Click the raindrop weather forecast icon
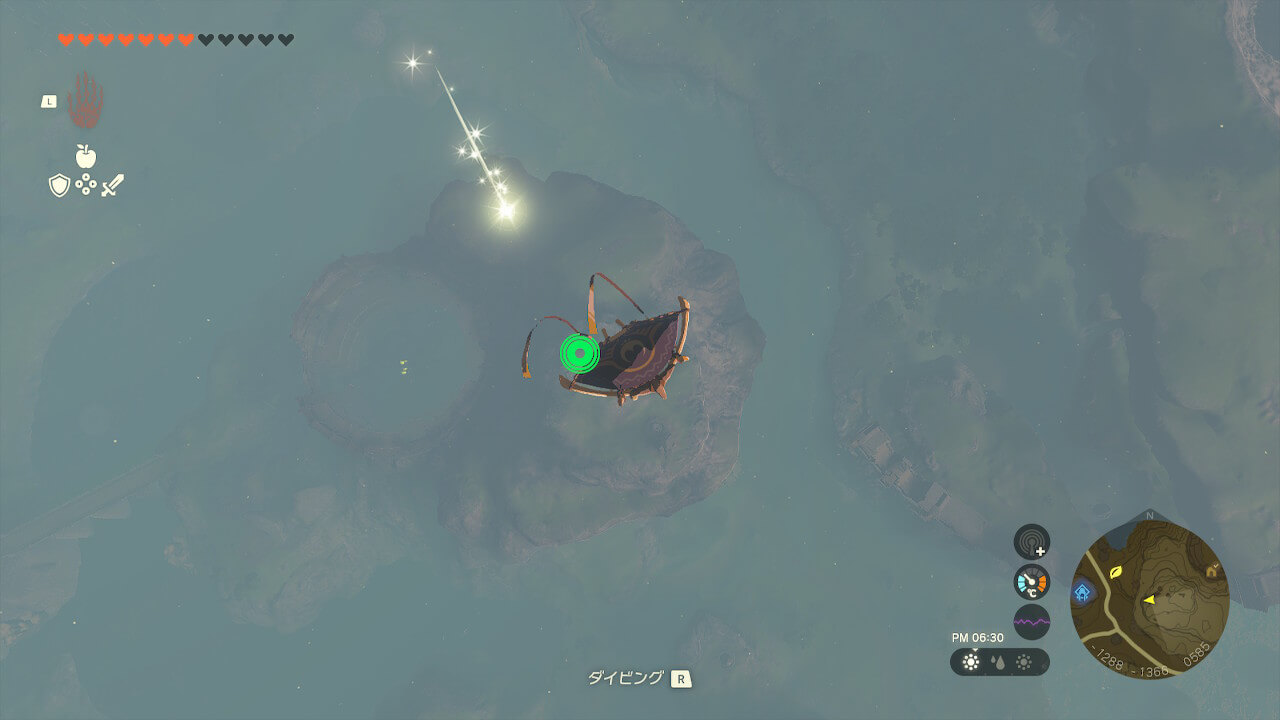 (998, 662)
